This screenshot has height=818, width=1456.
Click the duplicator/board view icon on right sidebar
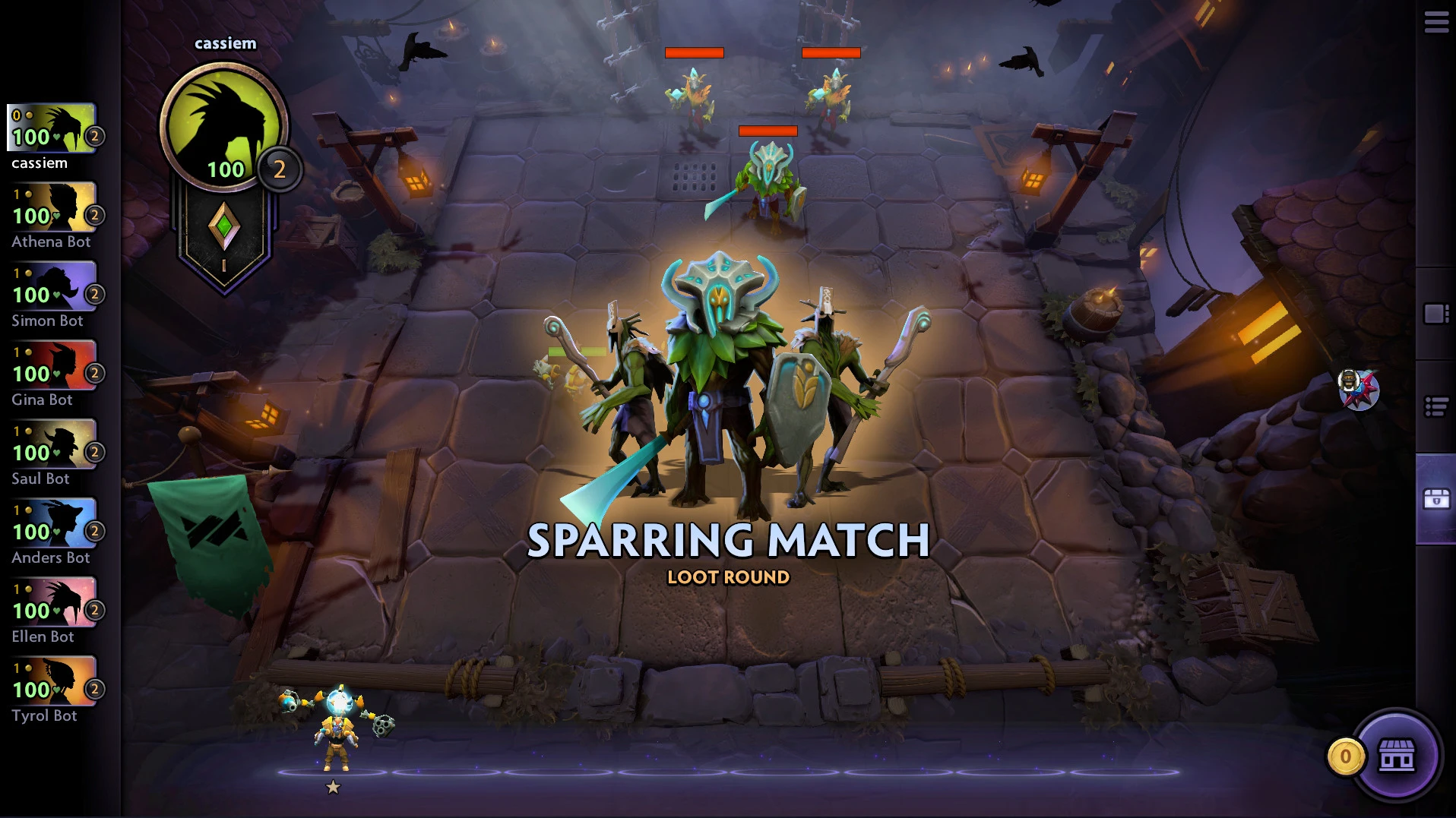(x=1435, y=311)
